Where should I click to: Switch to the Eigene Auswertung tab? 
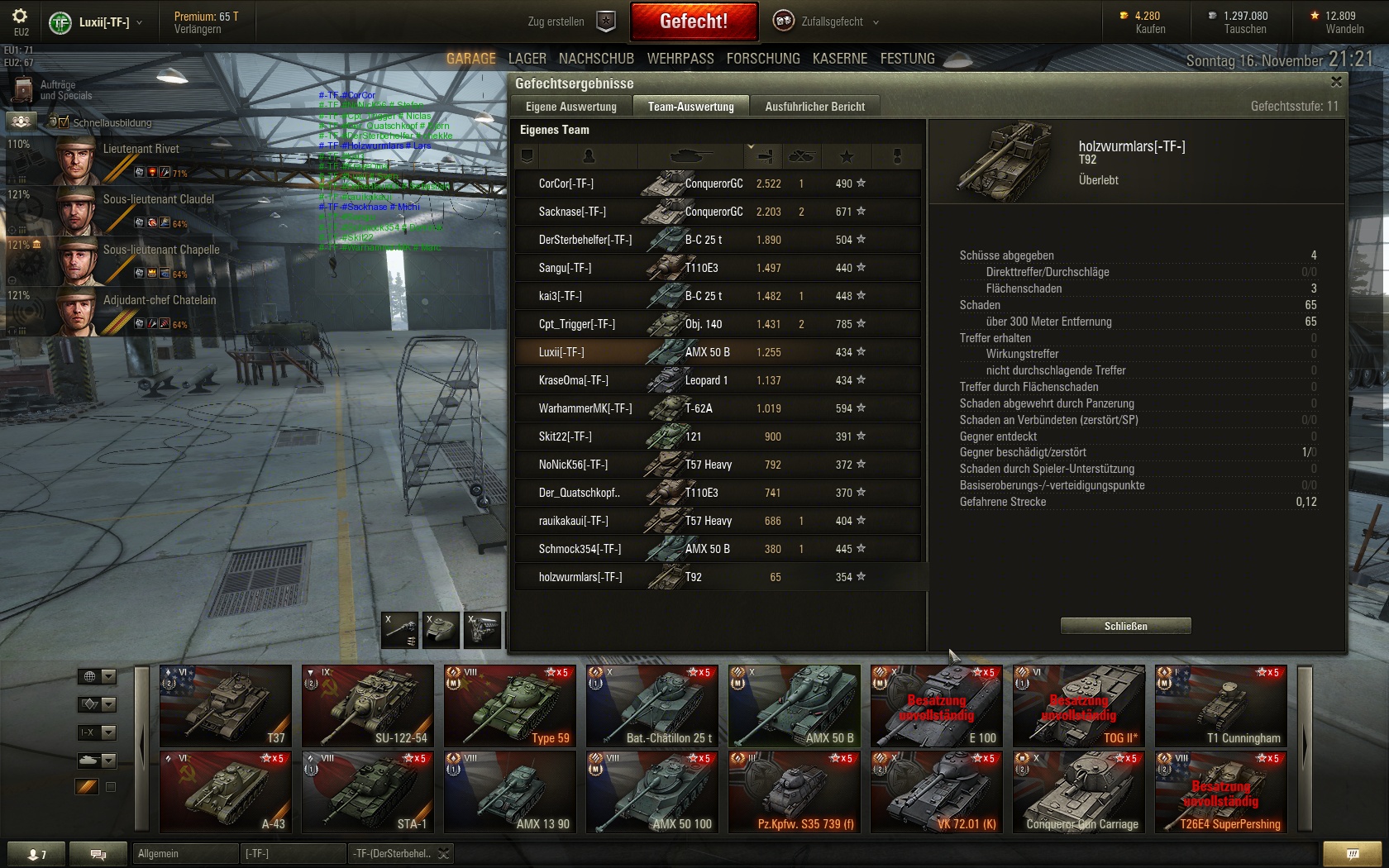click(x=570, y=107)
